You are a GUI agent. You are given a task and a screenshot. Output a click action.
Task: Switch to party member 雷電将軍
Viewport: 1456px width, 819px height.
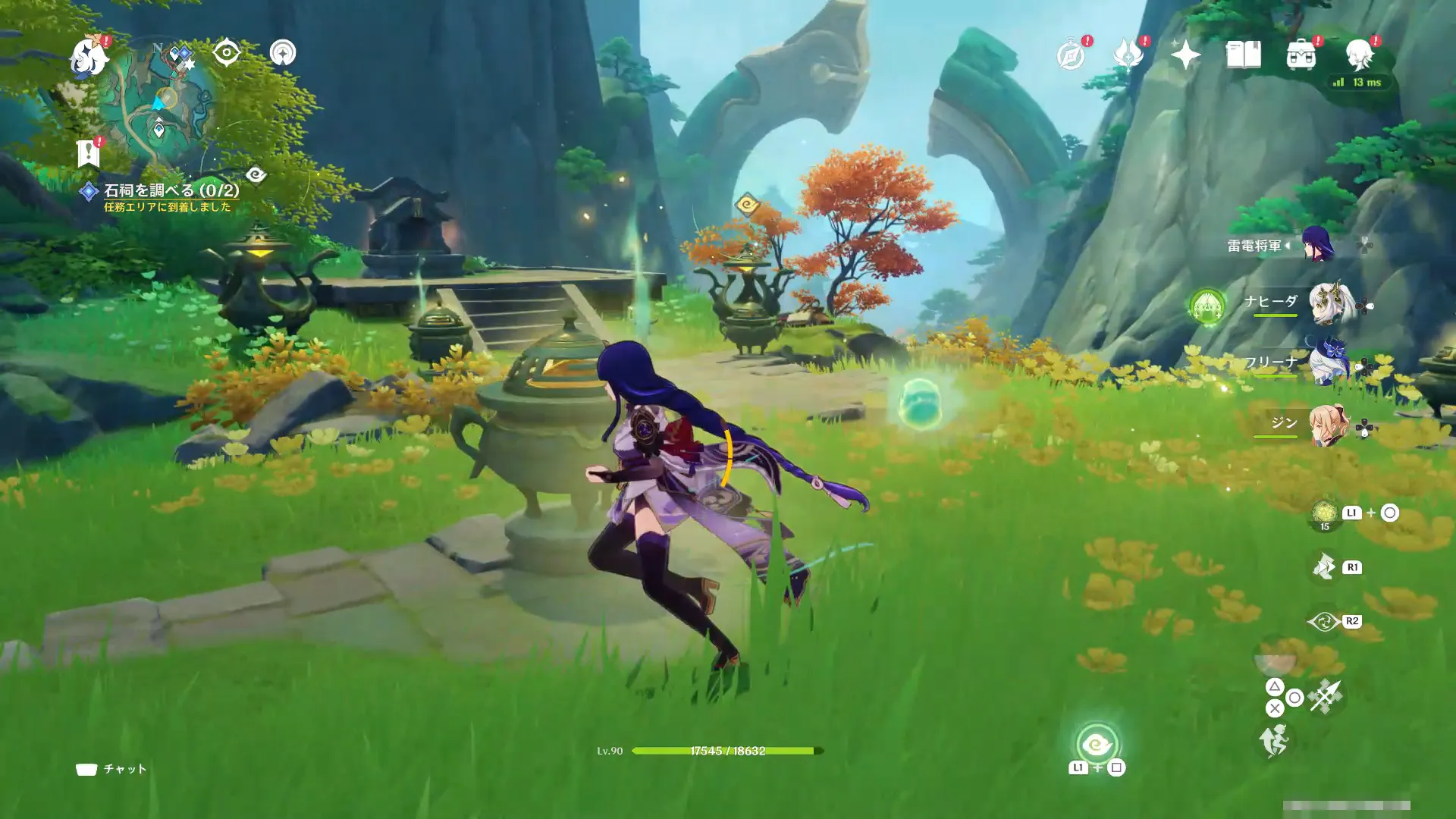pyautogui.click(x=1318, y=245)
